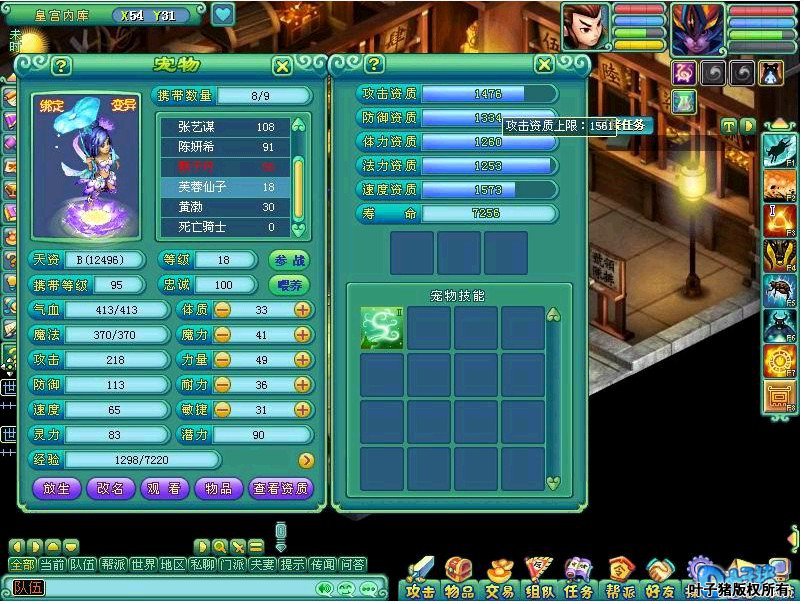
Task: Decrease 力量 with the minus button
Action: [222, 360]
